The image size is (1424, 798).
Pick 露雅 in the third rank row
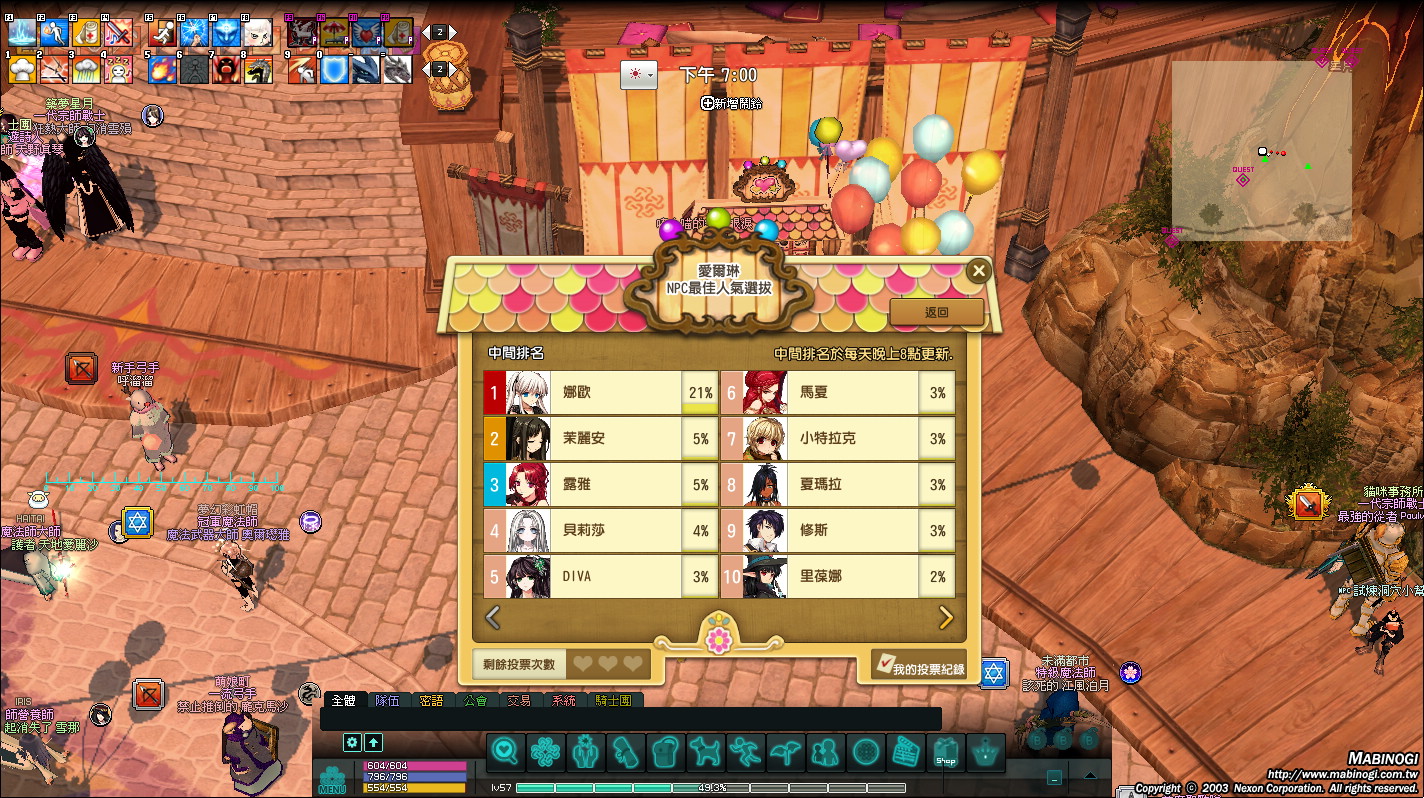tap(598, 485)
